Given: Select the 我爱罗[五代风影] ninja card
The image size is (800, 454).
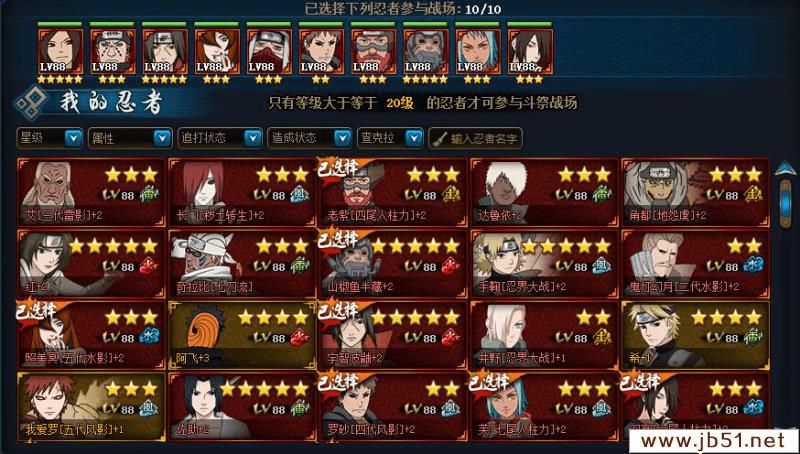Looking at the screenshot, I should 89,403.
